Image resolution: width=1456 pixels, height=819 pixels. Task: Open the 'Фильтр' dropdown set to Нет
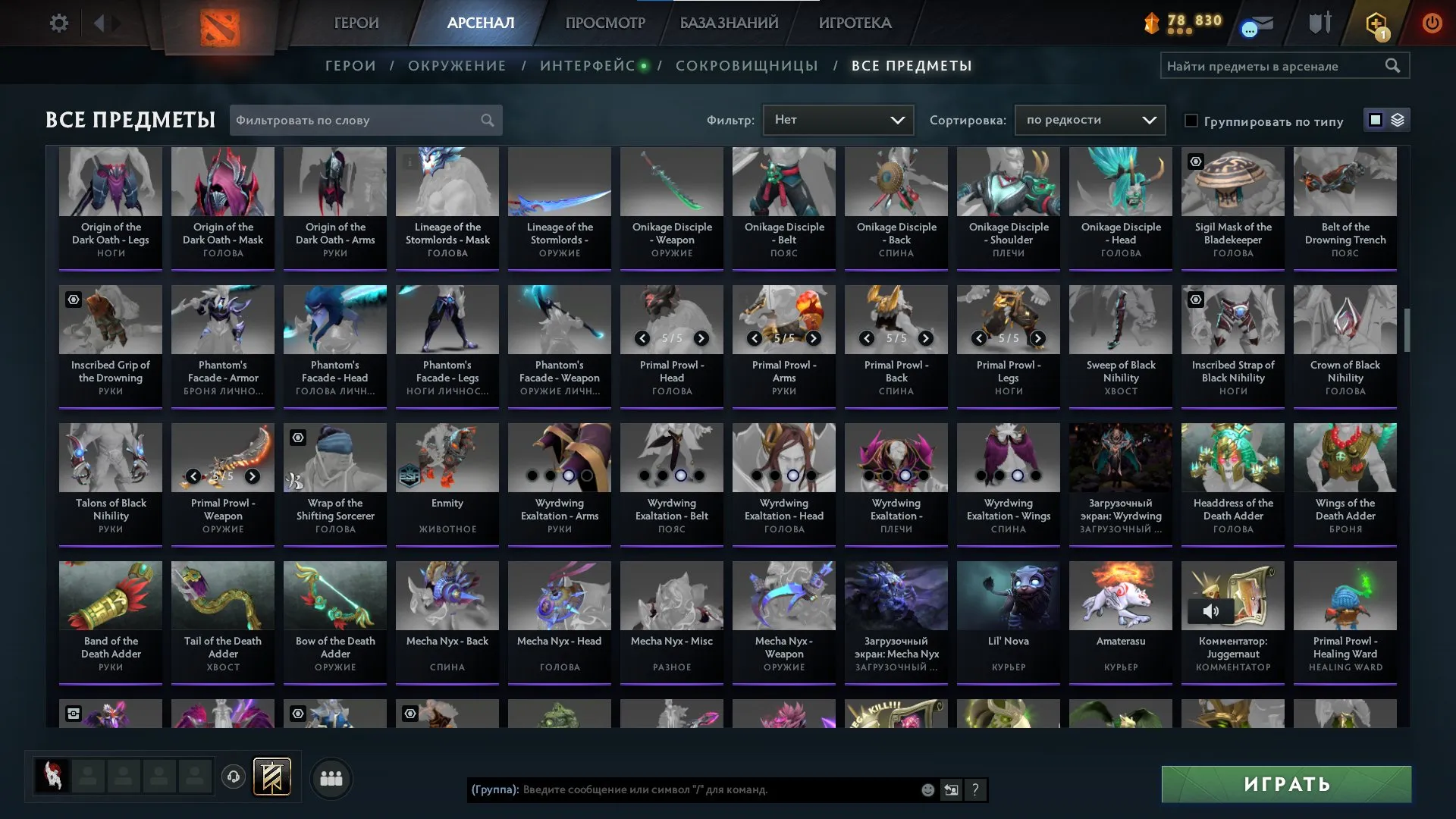pyautogui.click(x=838, y=119)
